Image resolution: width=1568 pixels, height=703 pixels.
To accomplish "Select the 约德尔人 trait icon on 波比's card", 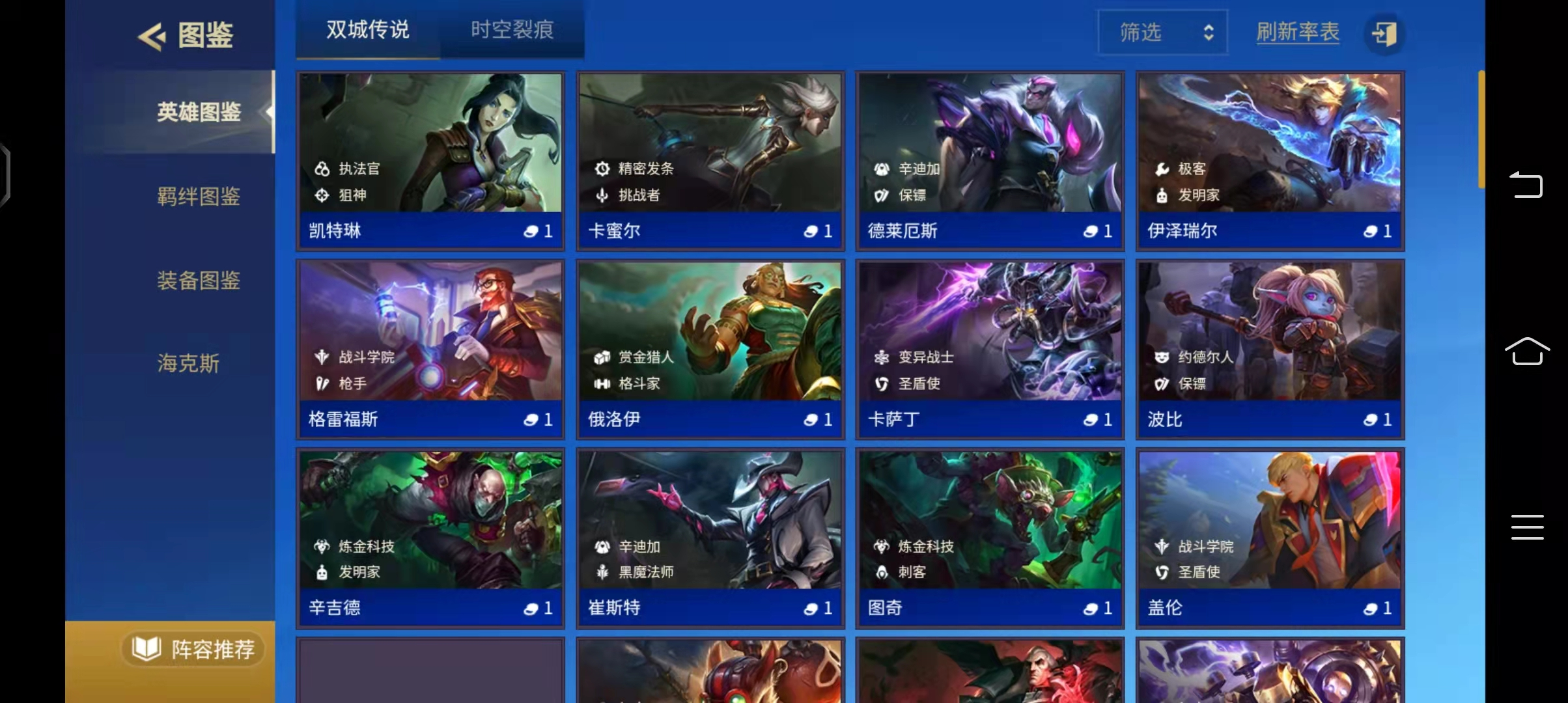I will pos(1161,357).
